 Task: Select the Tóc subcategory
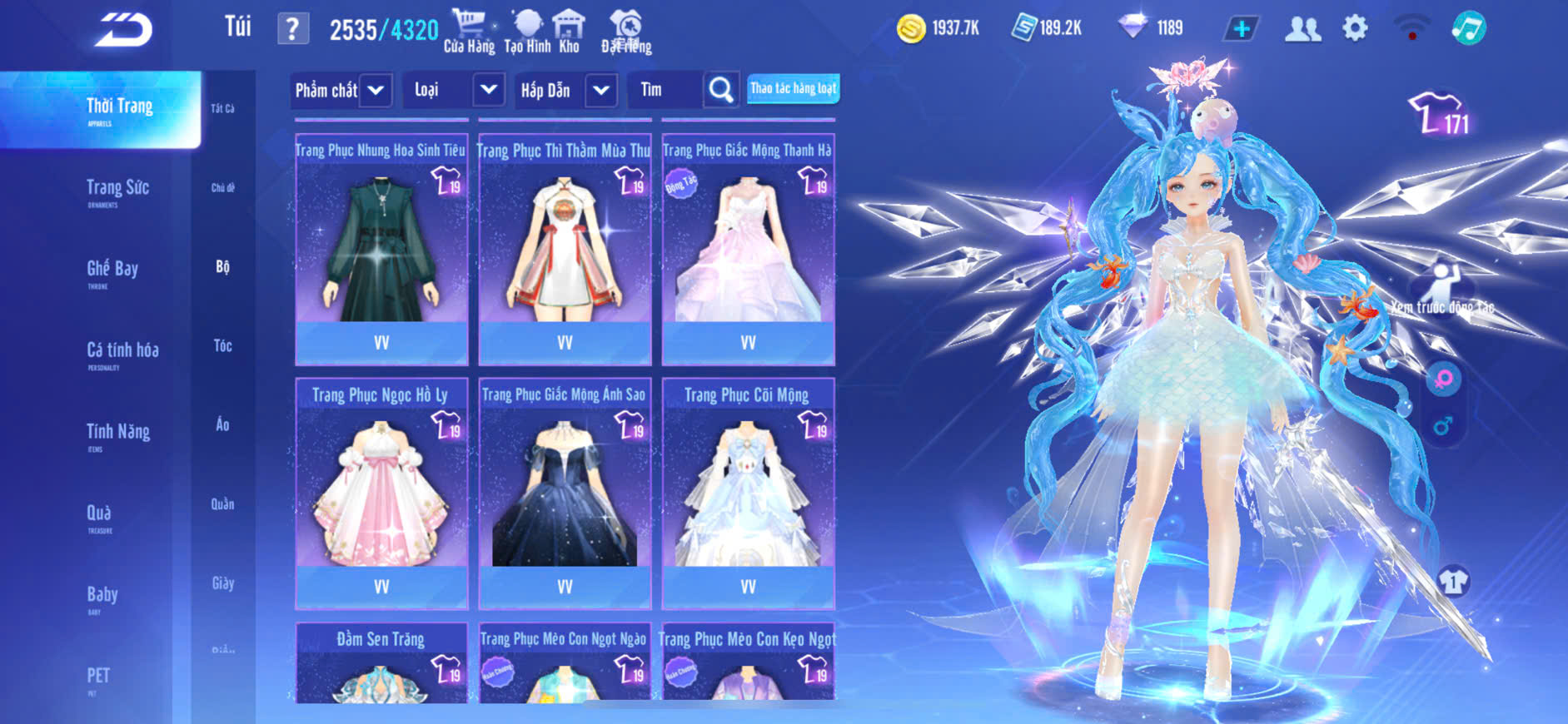click(x=222, y=345)
